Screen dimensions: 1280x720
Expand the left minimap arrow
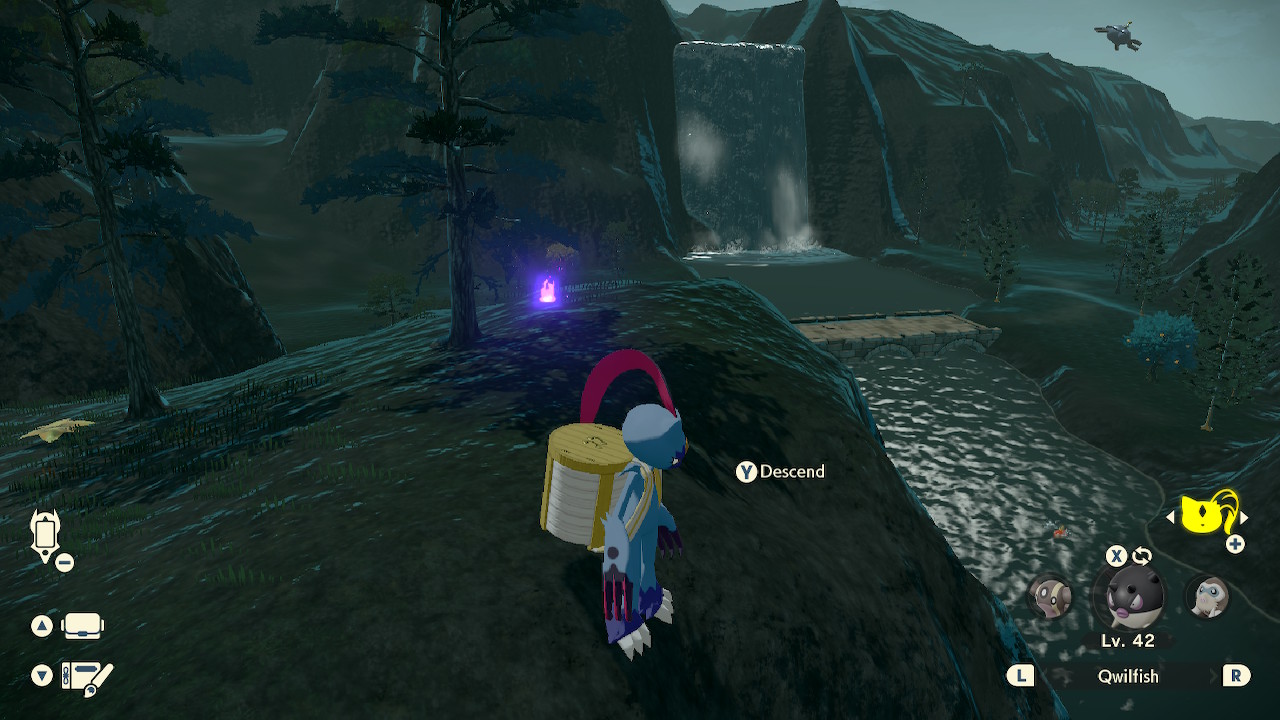coord(1173,516)
